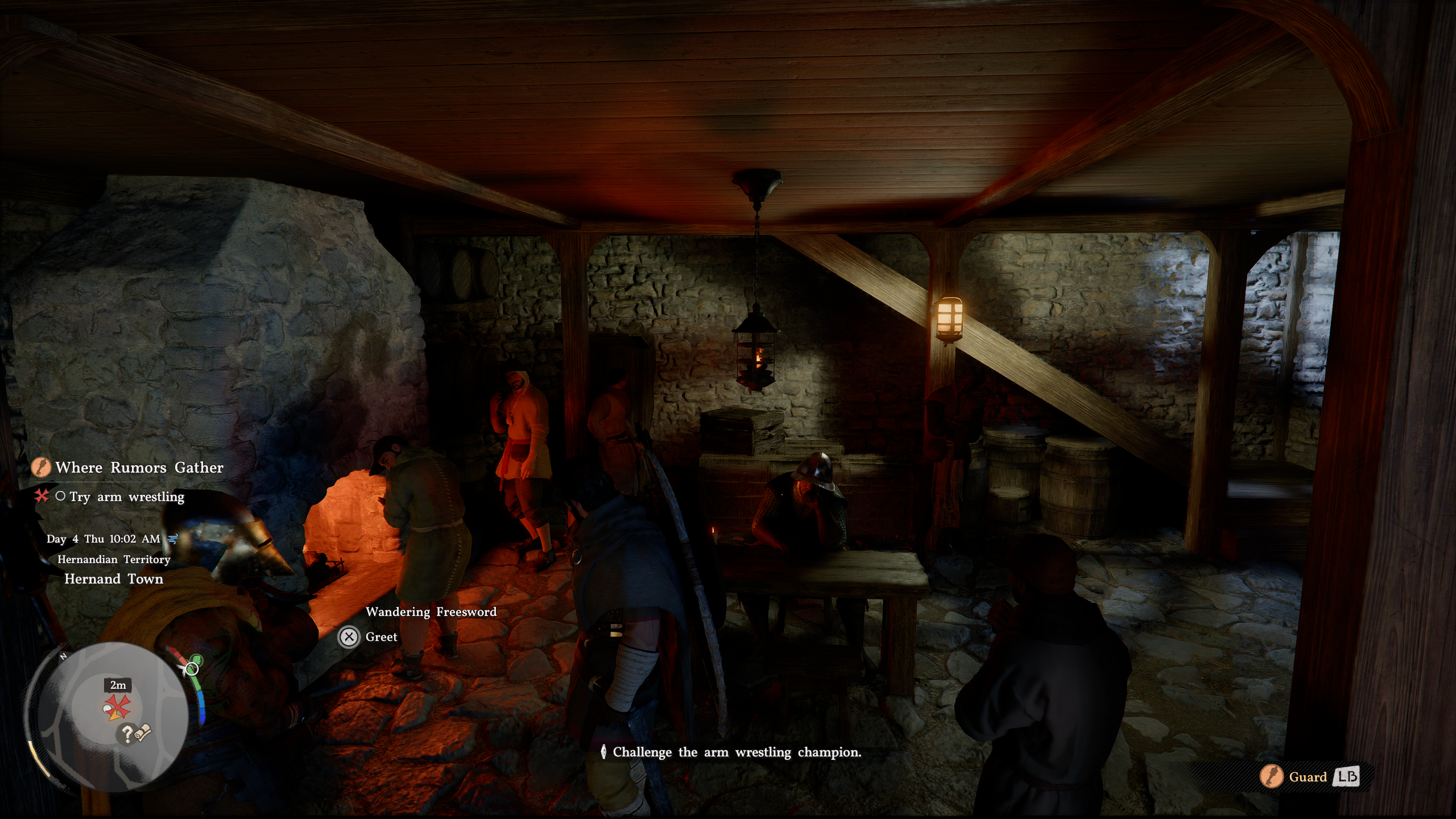Click the question mark scroll minimap icon
This screenshot has width=1456, height=819.
pos(133,734)
